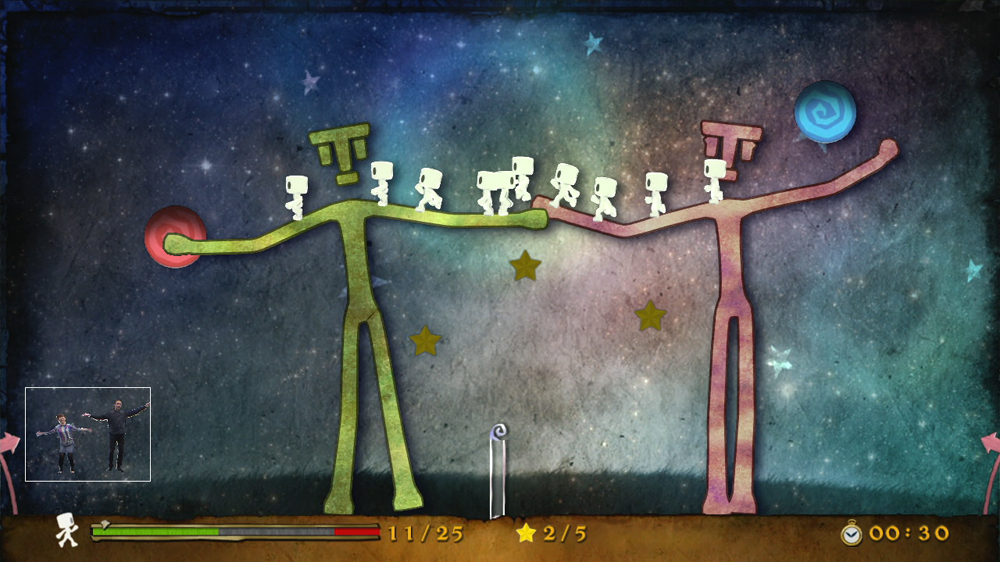The width and height of the screenshot is (1000, 562).
Task: Click the player camera preview thumbnail
Action: [88, 434]
